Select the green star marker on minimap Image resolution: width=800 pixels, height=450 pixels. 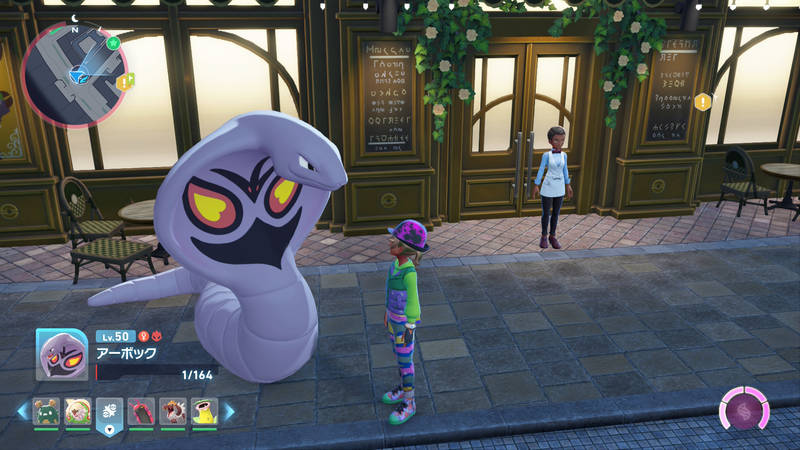[113, 43]
